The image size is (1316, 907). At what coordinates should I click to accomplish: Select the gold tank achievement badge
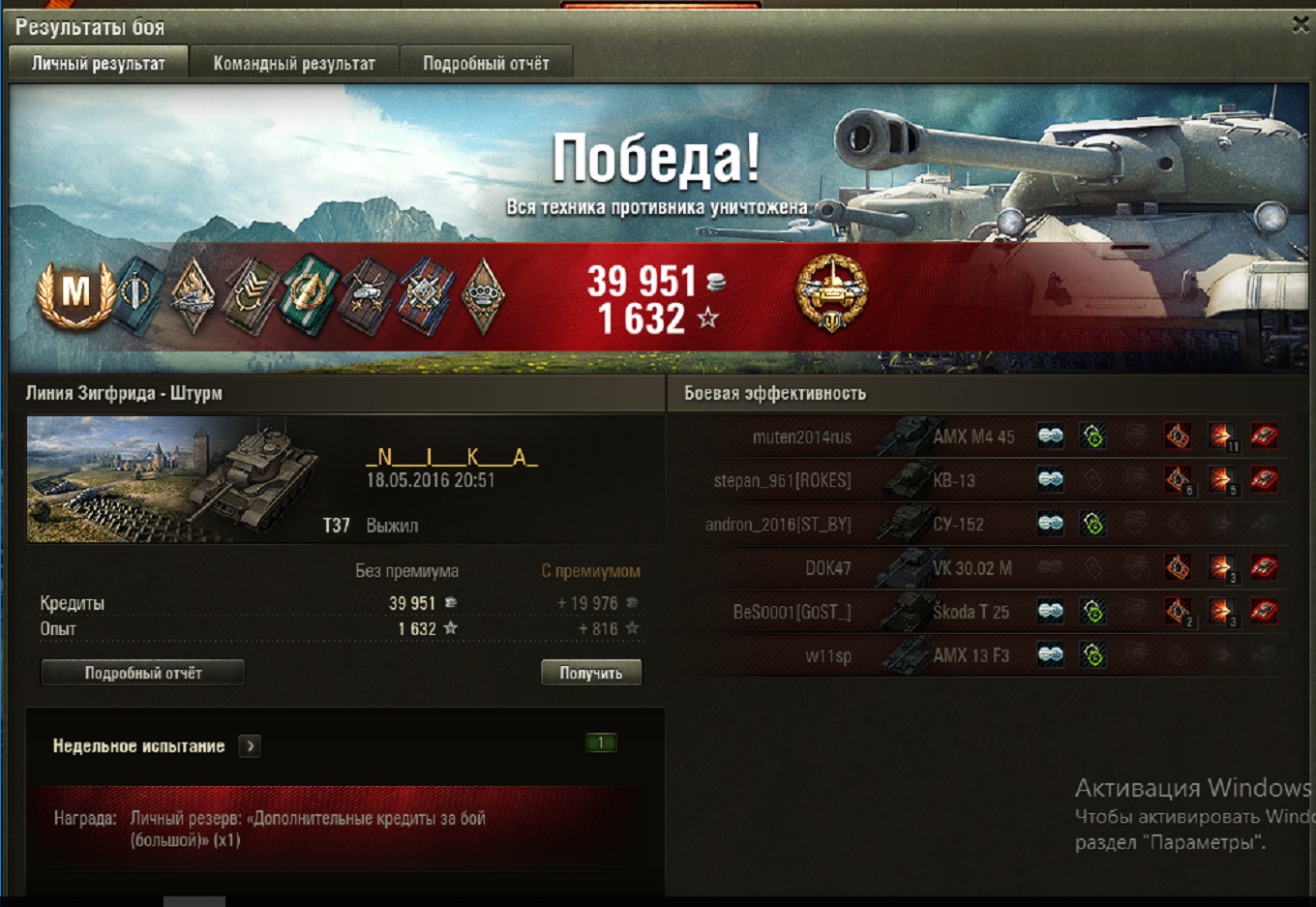click(831, 292)
